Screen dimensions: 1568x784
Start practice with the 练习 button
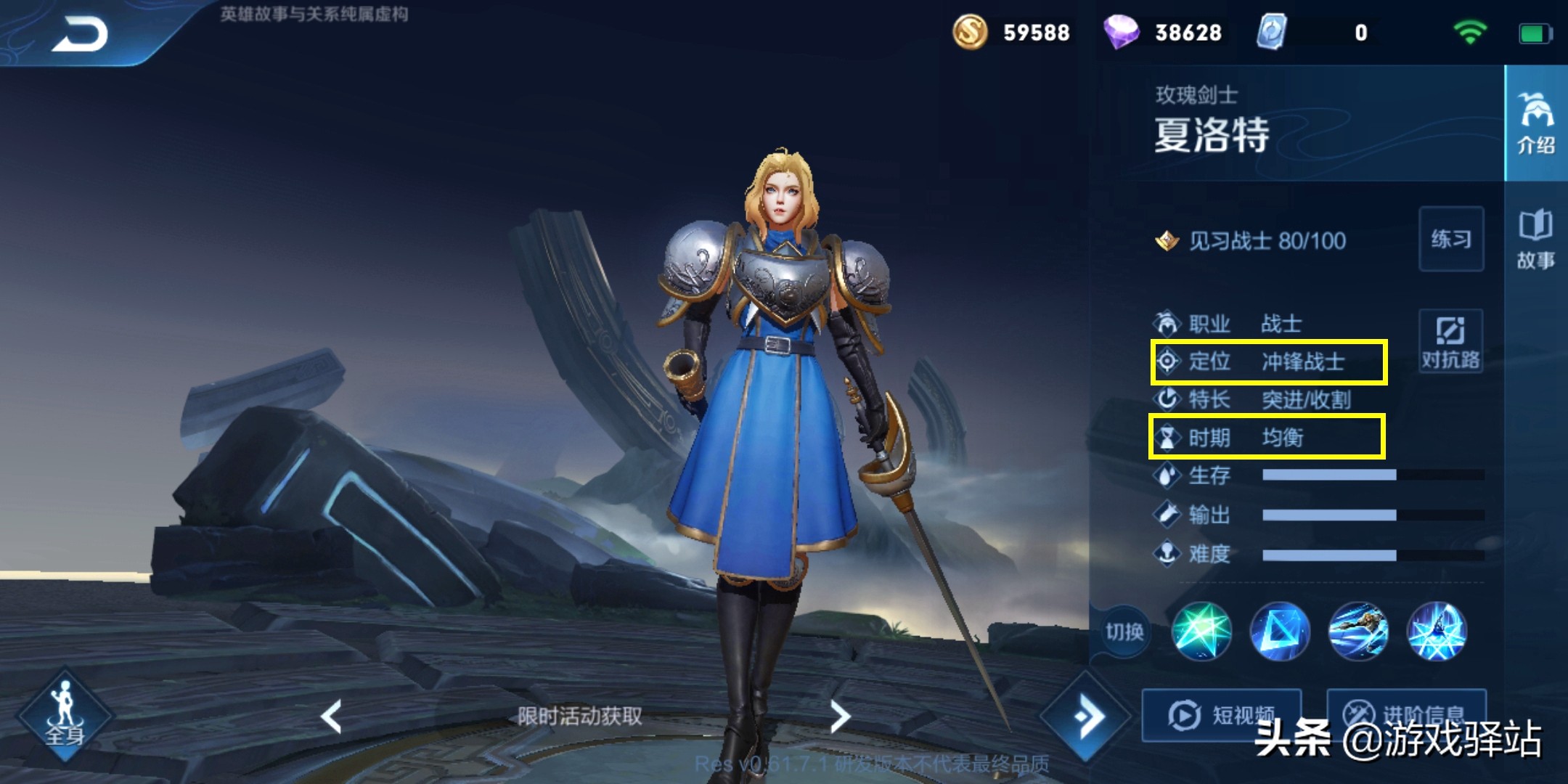coord(1450,239)
